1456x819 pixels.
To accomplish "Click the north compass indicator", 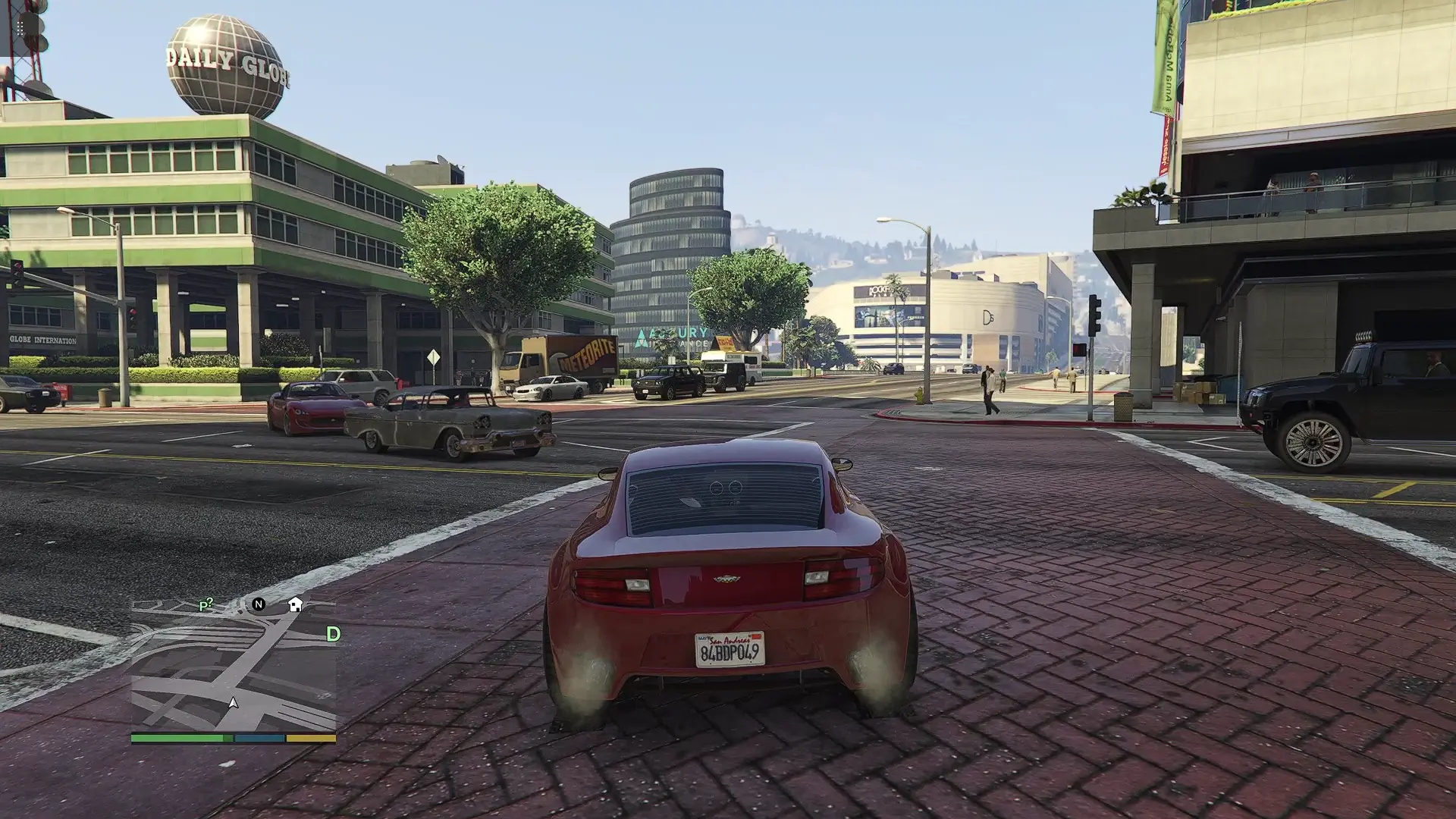I will click(259, 604).
